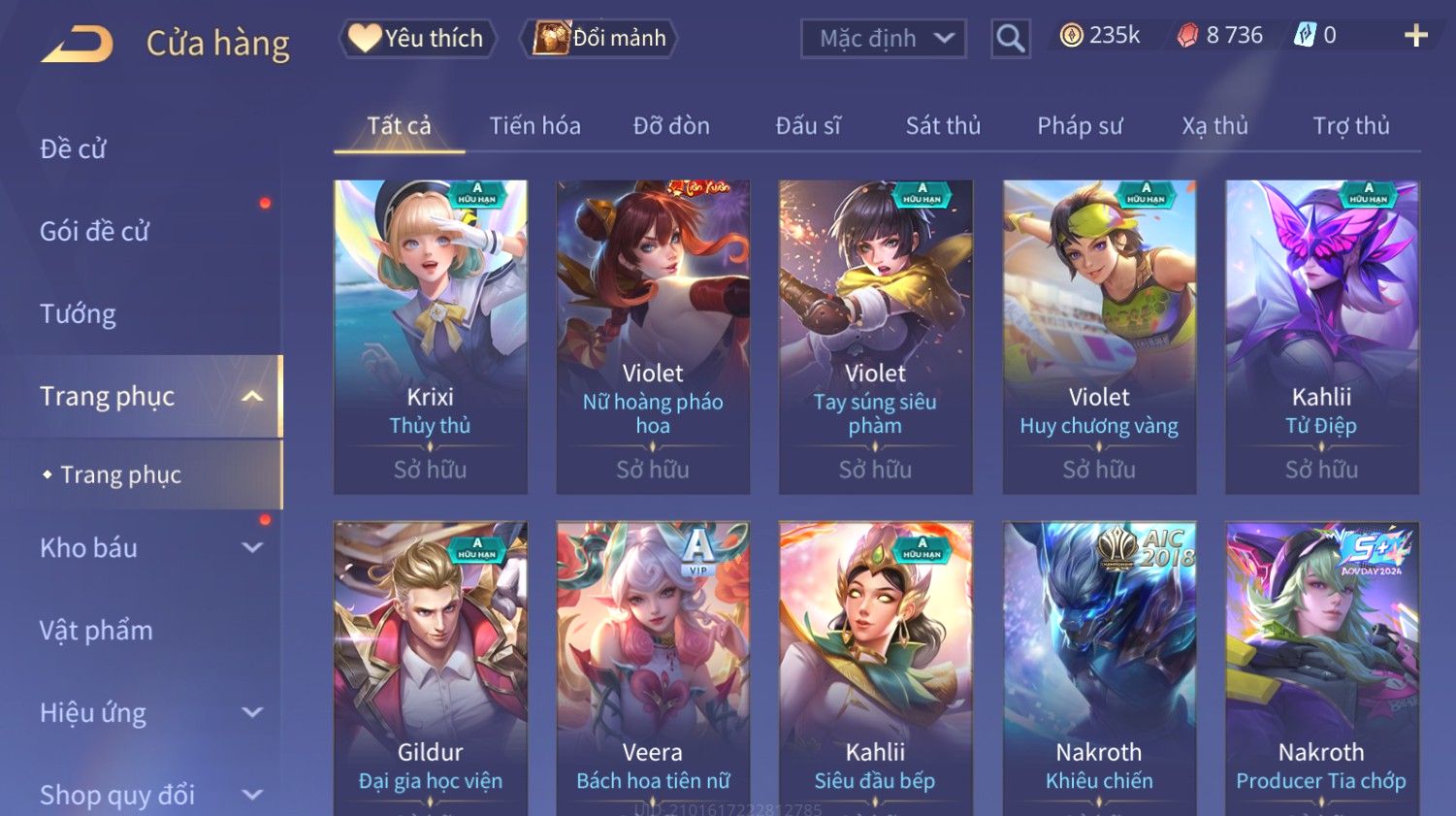The height and width of the screenshot is (816, 1456).
Task: Expand the Mặc định sort dropdown
Action: tap(884, 39)
